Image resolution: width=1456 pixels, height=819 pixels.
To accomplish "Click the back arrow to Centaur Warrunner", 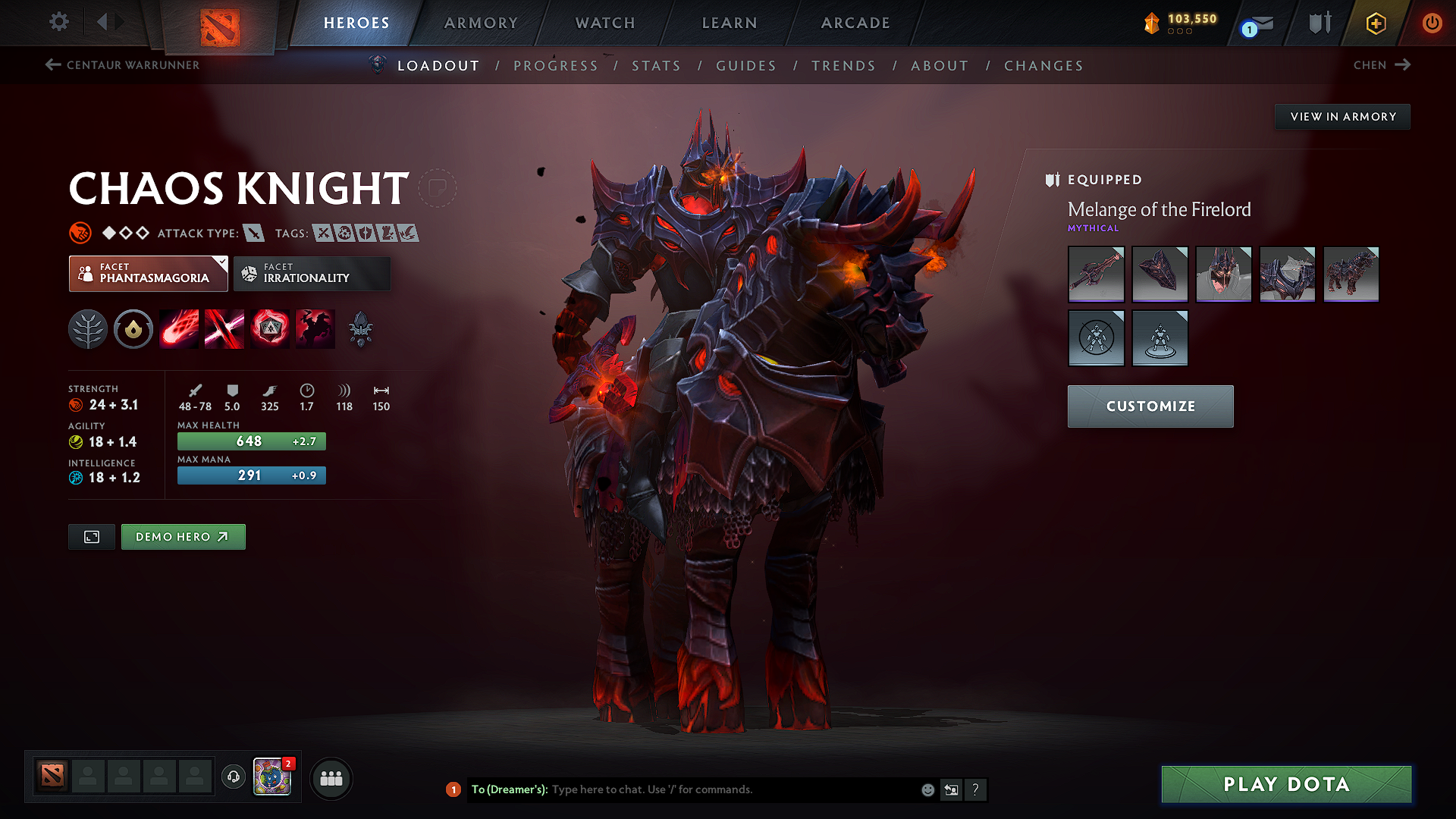I will (52, 65).
